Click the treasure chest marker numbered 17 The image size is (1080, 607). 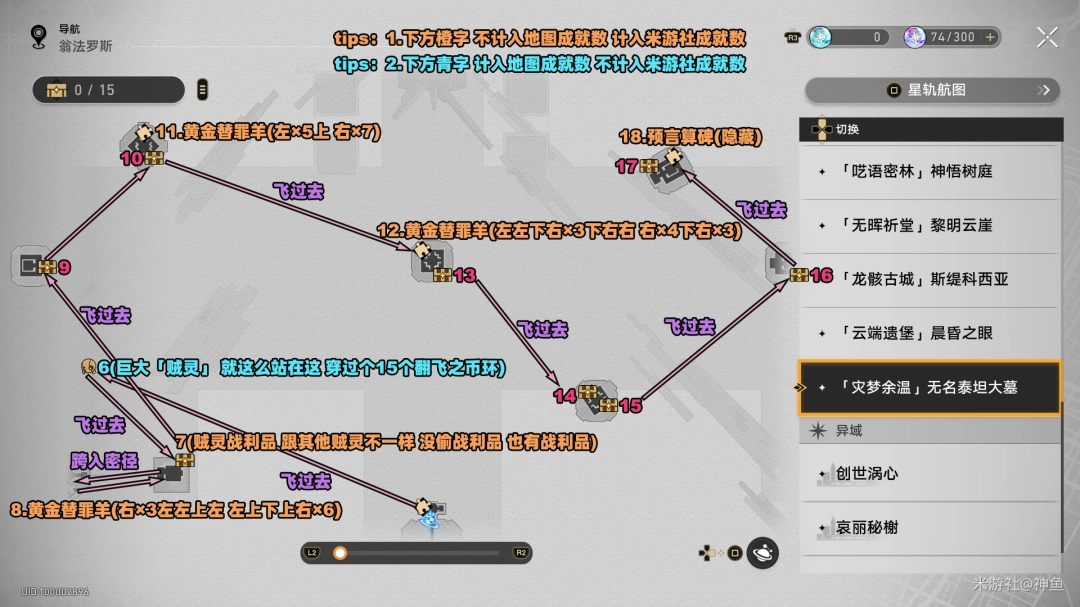tap(649, 167)
